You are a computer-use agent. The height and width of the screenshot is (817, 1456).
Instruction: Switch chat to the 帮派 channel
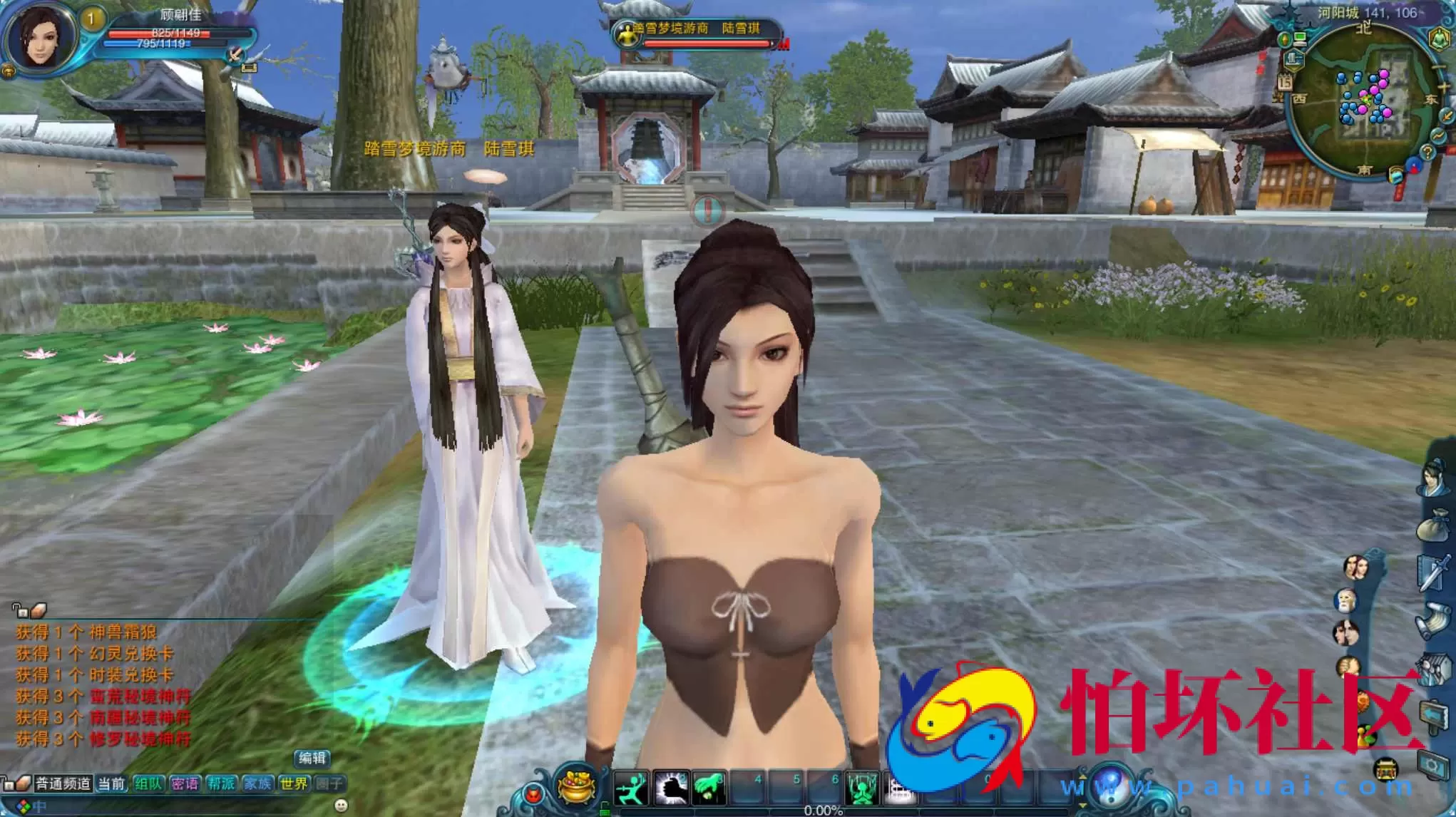pos(222,783)
